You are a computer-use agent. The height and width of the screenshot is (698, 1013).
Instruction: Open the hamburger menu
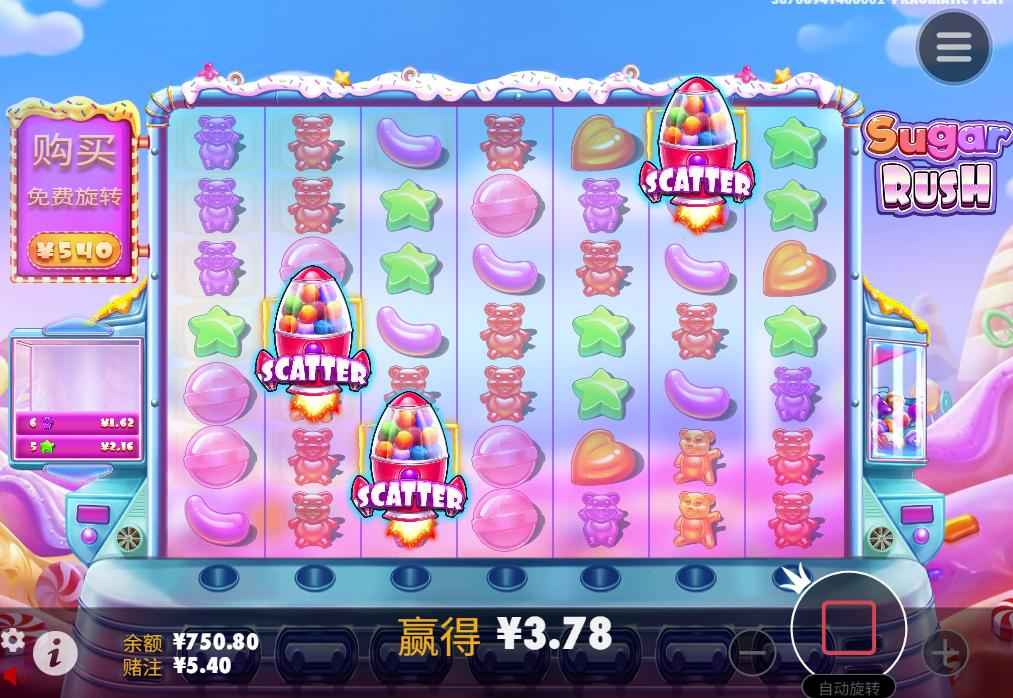coord(953,46)
